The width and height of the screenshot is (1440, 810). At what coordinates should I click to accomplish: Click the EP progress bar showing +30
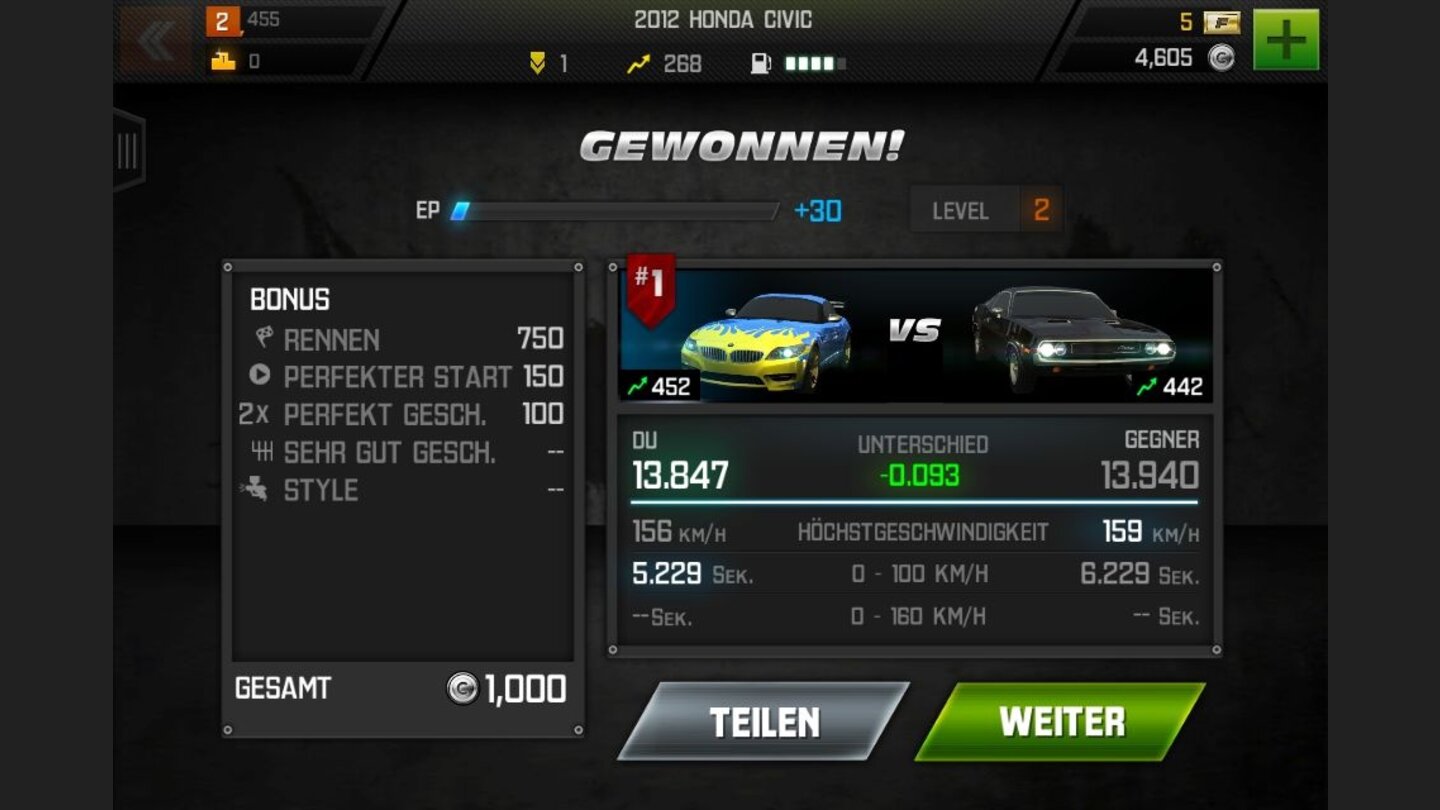tap(620, 211)
